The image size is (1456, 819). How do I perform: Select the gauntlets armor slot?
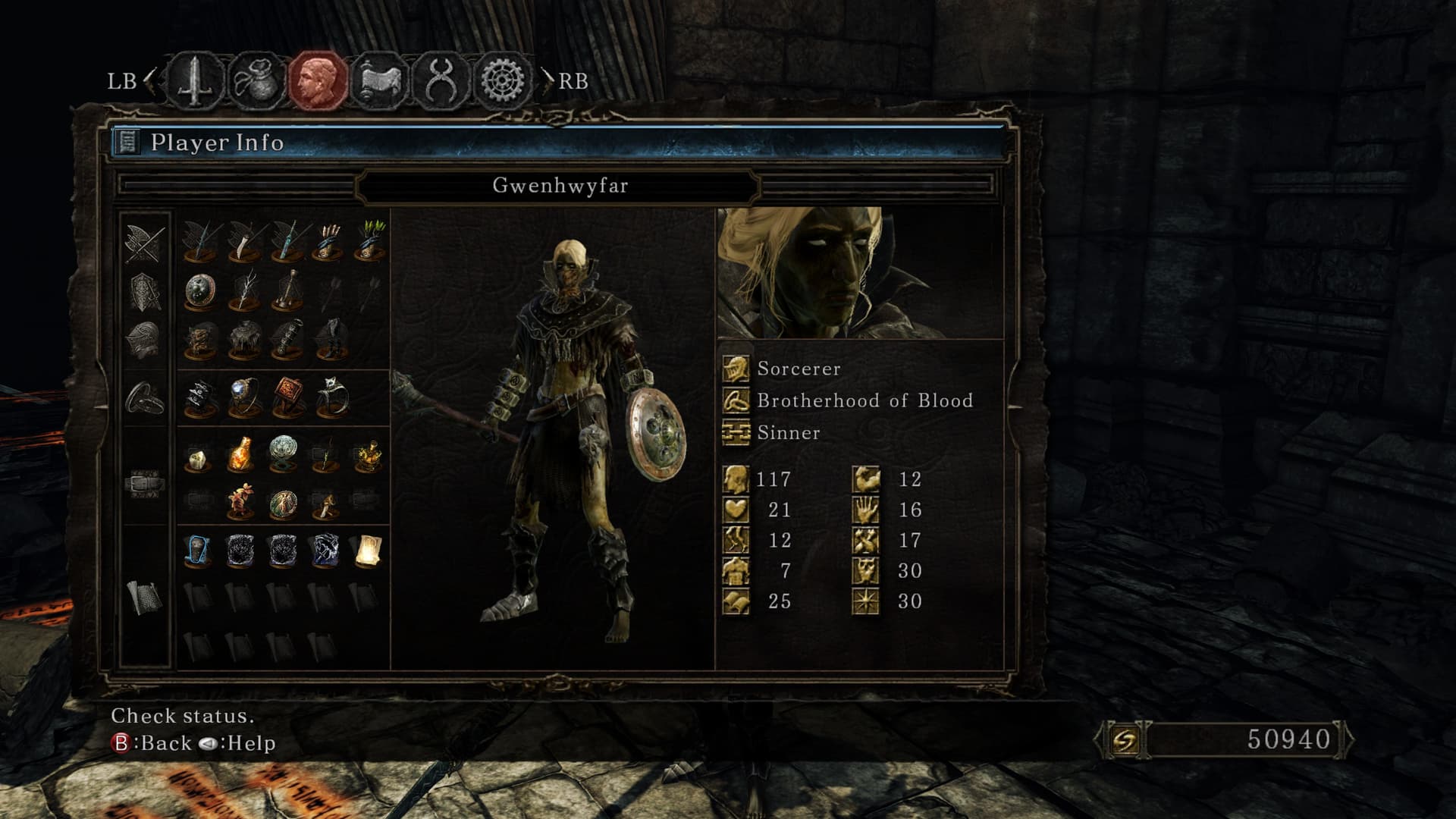(288, 340)
